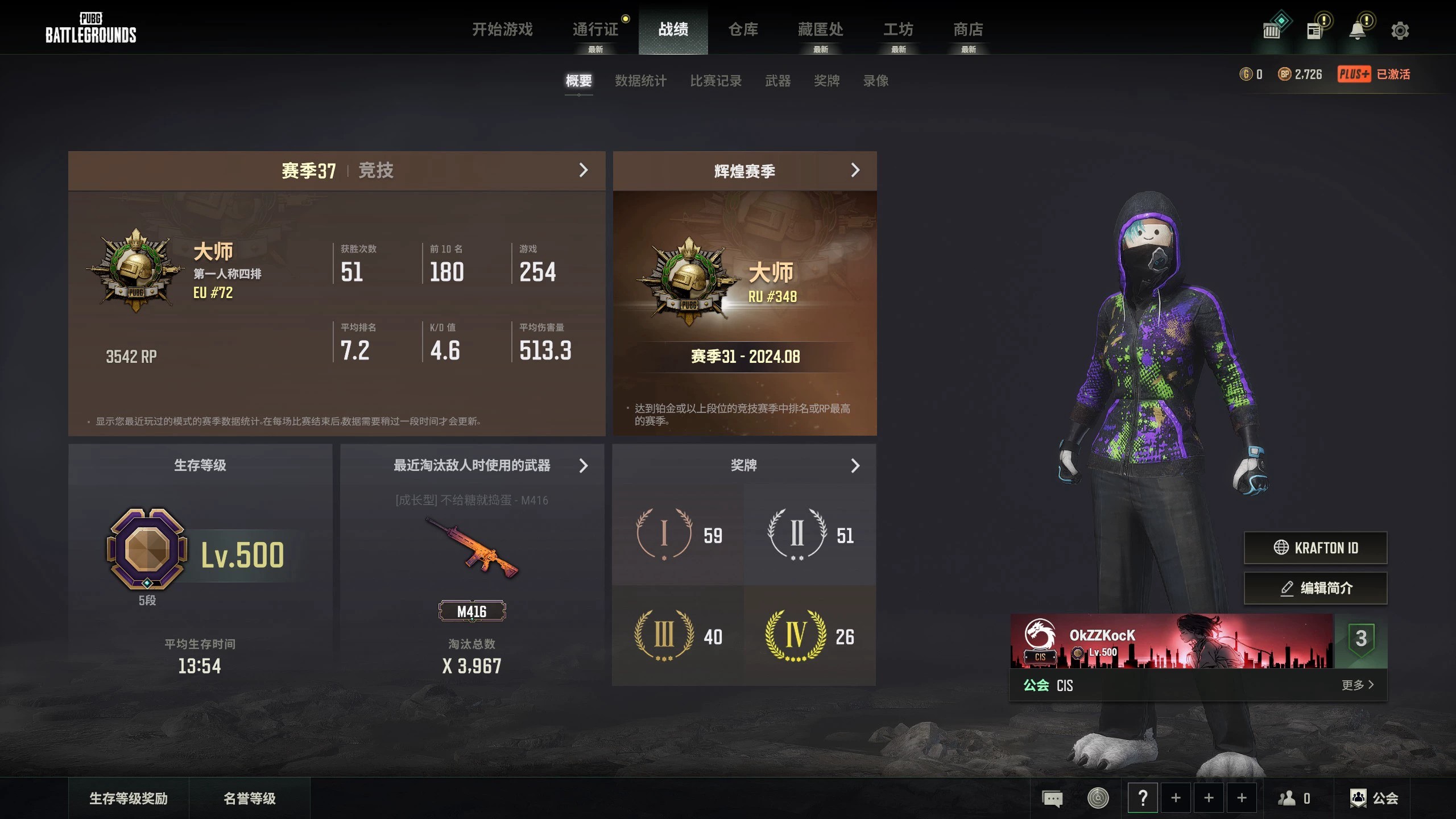Viewport: 1456px width, 819px height.
Task: Open the 开始游戏 menu
Action: [502, 29]
